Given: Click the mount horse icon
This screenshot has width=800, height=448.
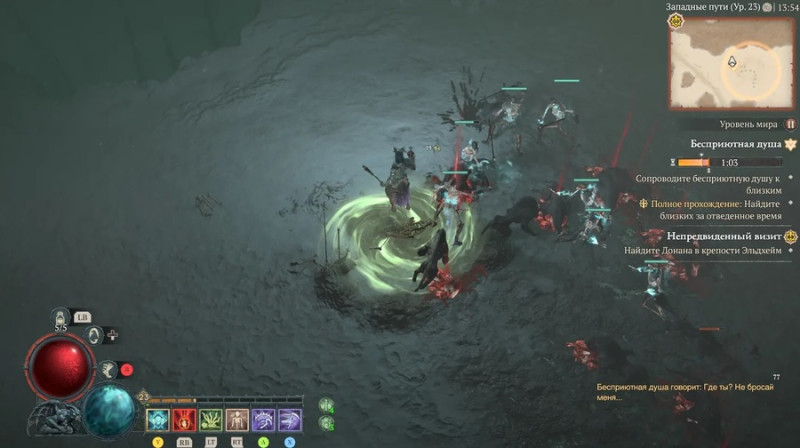Looking at the screenshot, I should tap(106, 369).
